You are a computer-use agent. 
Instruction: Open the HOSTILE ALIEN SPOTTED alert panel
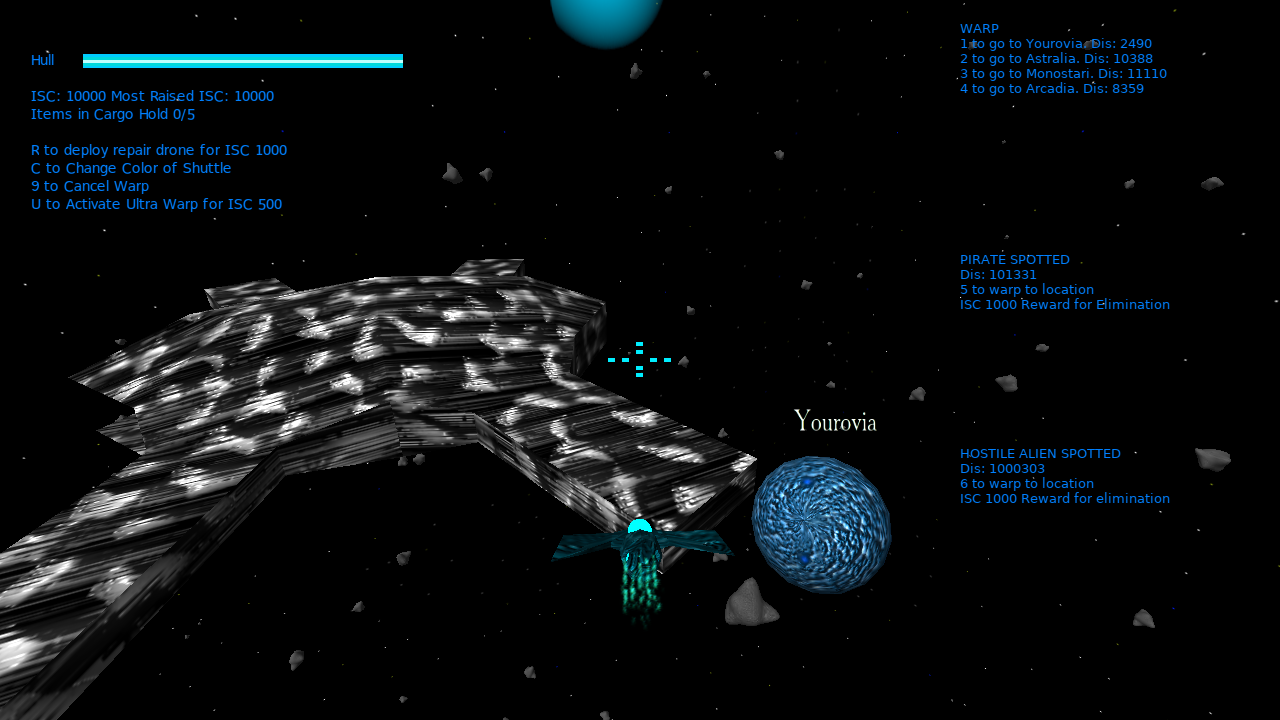click(x=1040, y=453)
